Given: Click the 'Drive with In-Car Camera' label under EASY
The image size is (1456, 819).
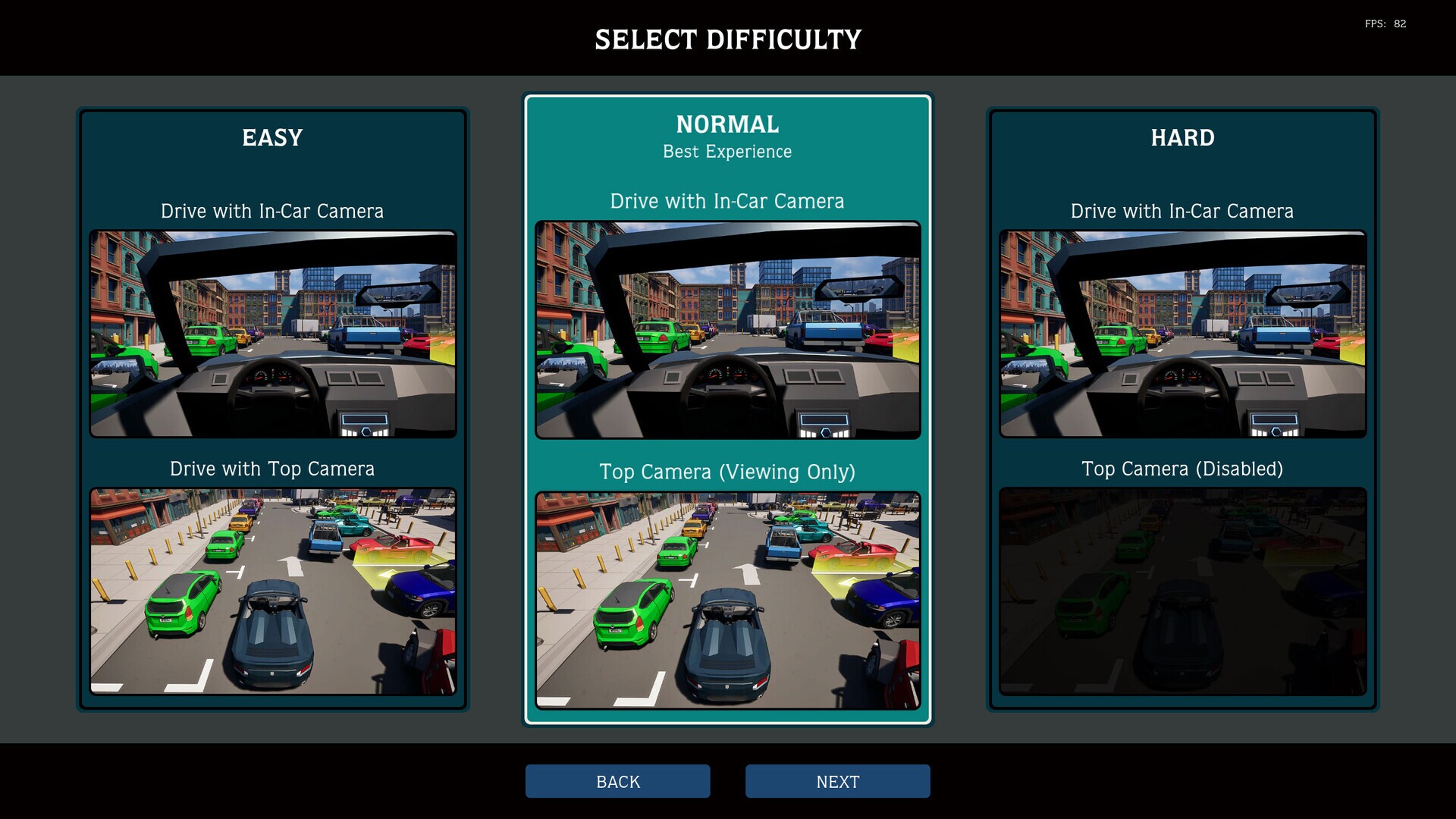Looking at the screenshot, I should [271, 212].
